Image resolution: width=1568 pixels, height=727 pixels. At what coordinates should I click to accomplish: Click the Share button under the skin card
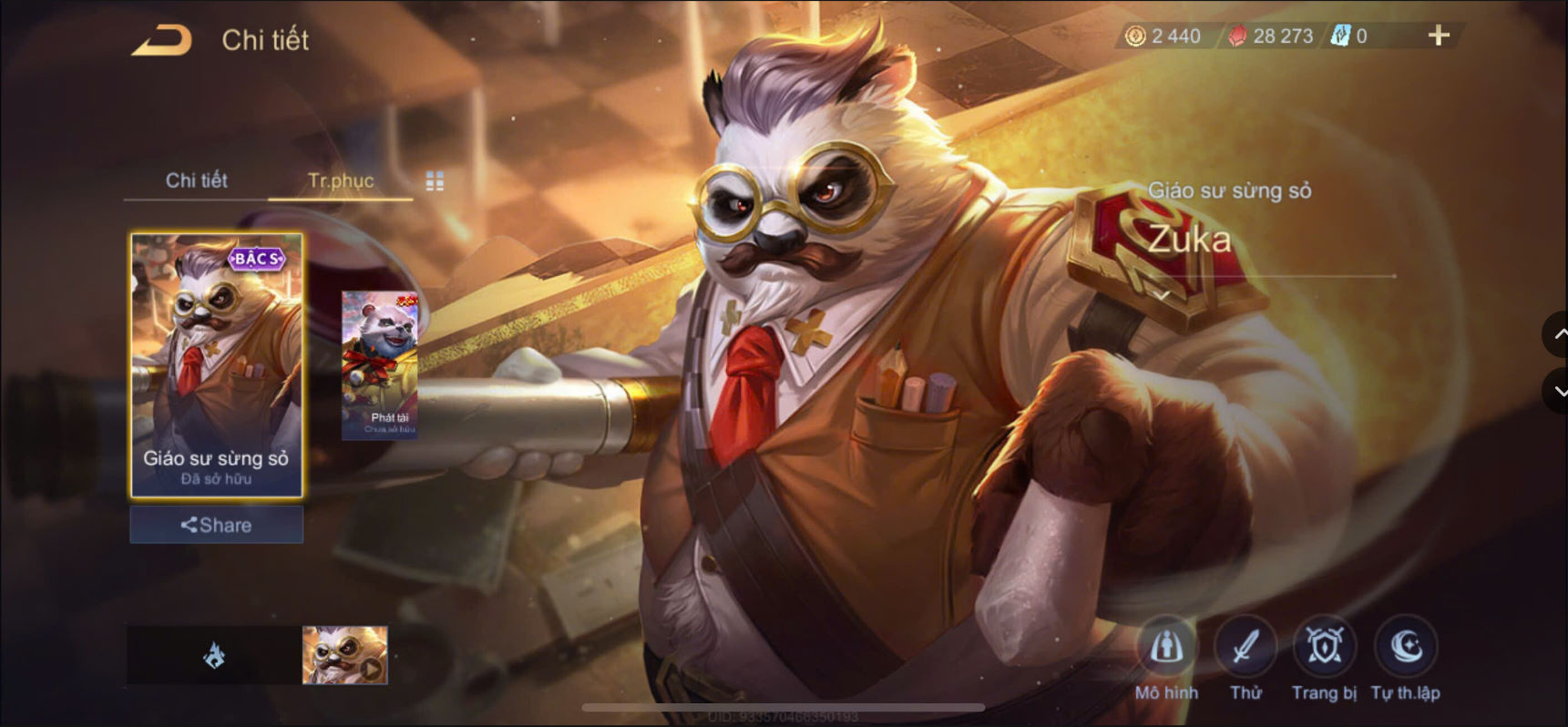tap(215, 525)
